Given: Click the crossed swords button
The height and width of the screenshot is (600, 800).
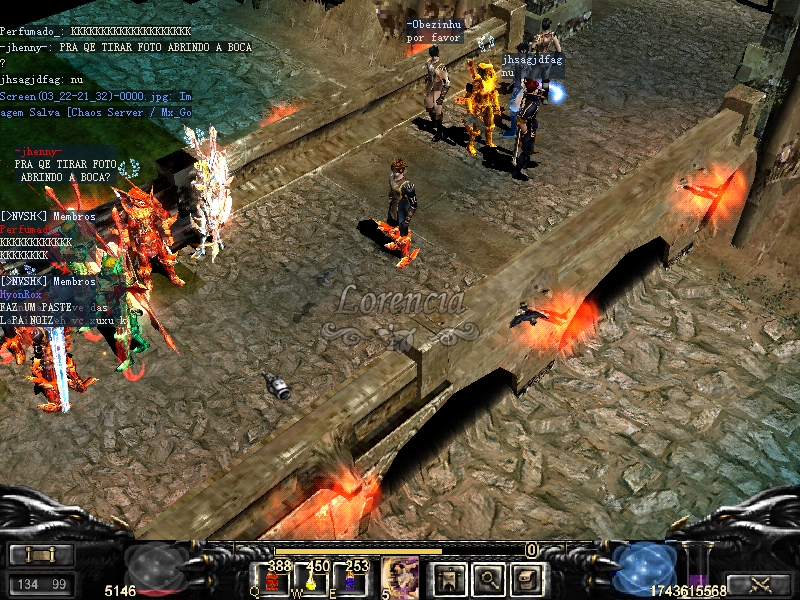Looking at the screenshot, I should coord(757,584).
